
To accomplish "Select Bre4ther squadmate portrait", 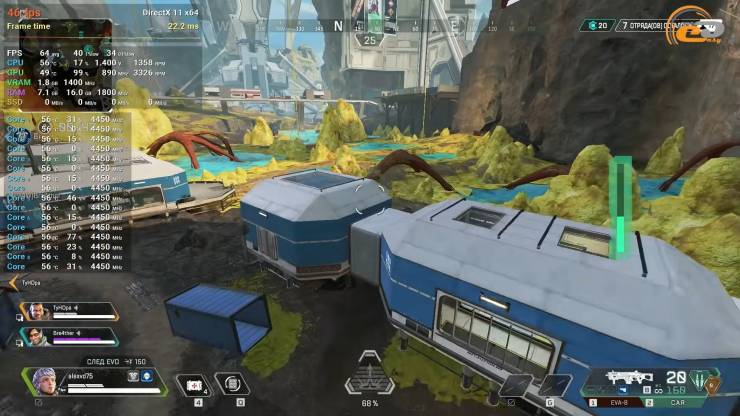I will pyautogui.click(x=35, y=335).
